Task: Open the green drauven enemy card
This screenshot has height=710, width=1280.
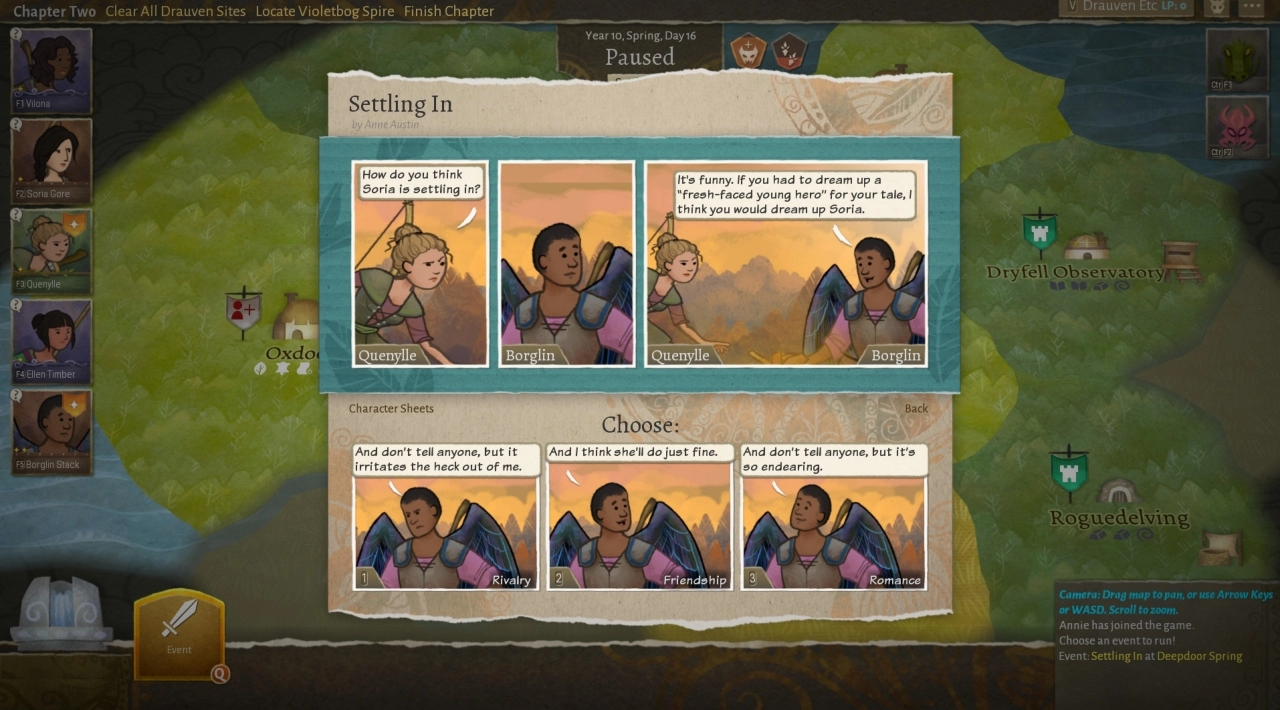Action: pyautogui.click(x=1236, y=59)
